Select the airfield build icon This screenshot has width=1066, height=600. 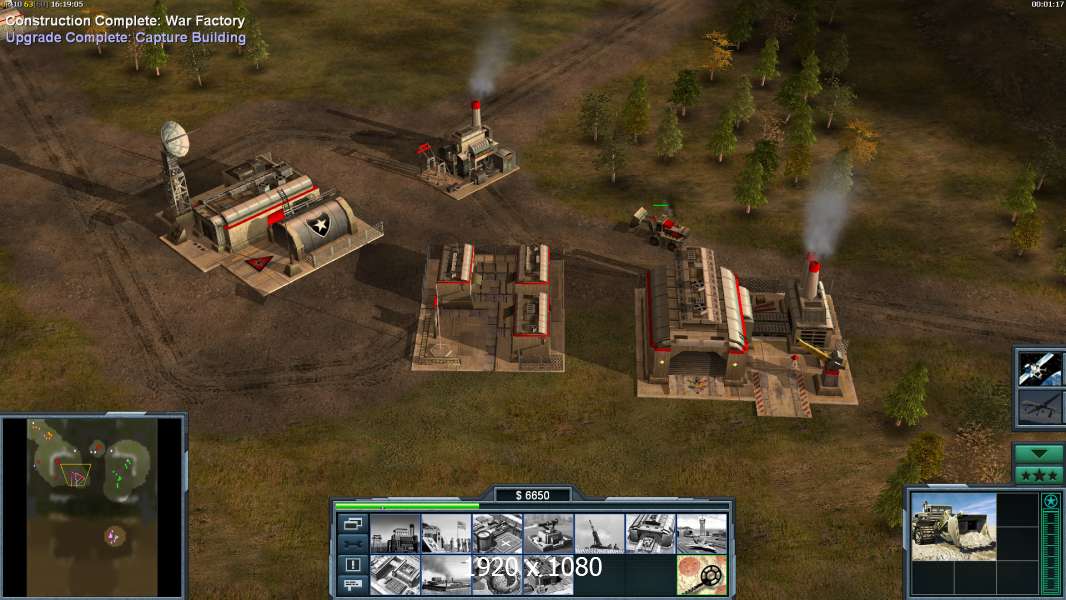(701, 533)
